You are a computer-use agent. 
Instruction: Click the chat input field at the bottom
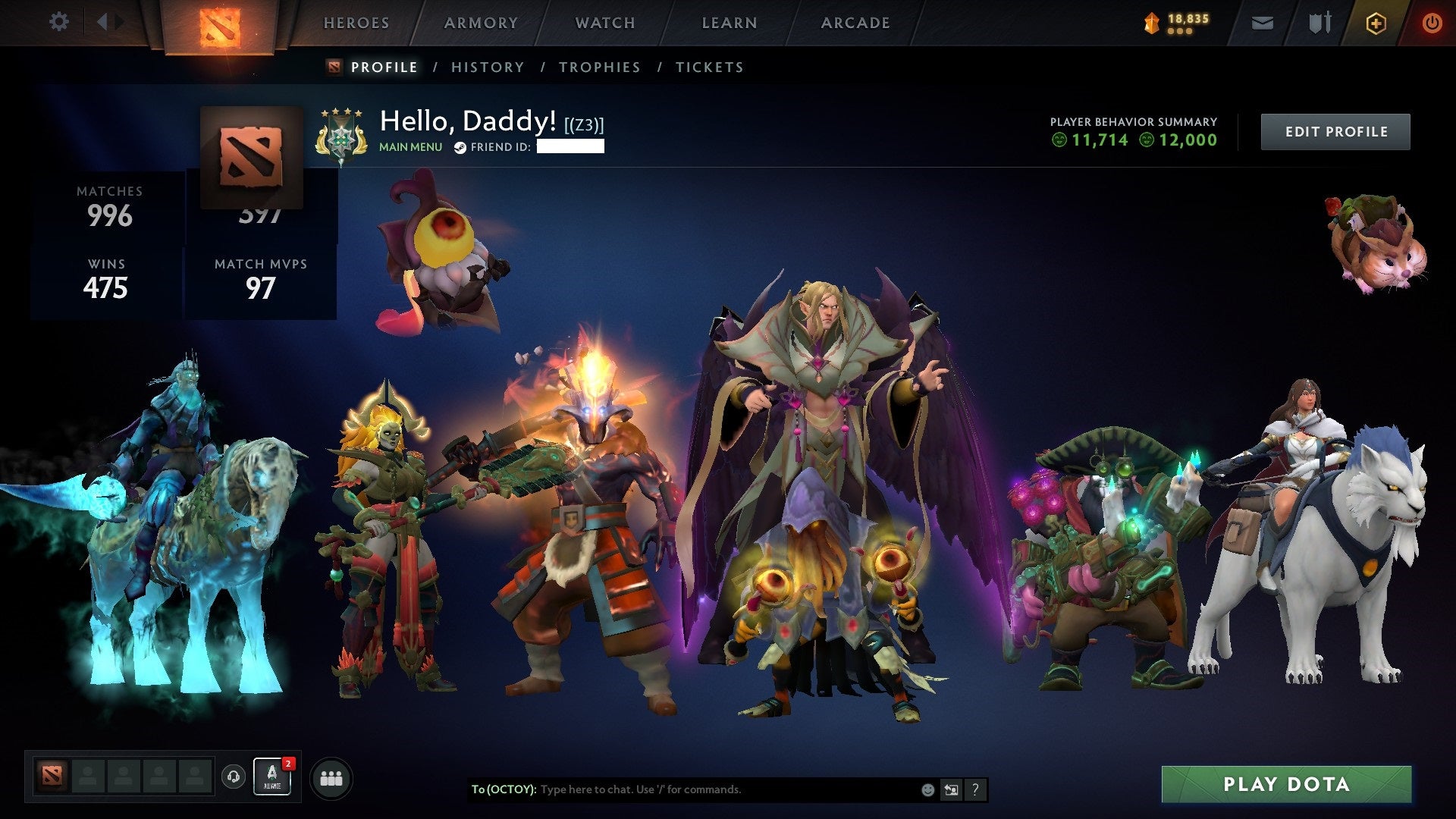coord(682,789)
